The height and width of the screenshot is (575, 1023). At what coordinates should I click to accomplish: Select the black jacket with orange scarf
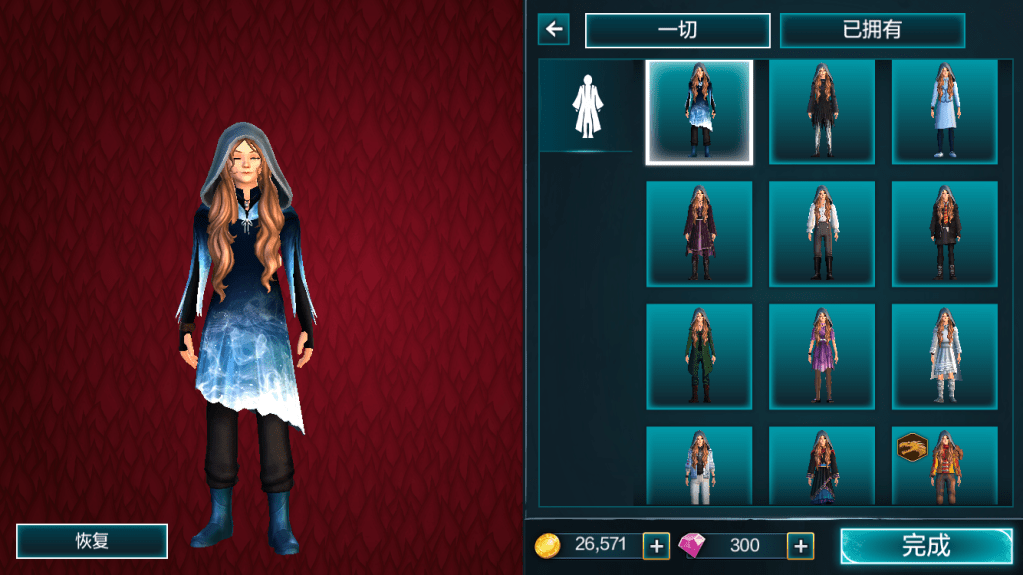coord(944,234)
